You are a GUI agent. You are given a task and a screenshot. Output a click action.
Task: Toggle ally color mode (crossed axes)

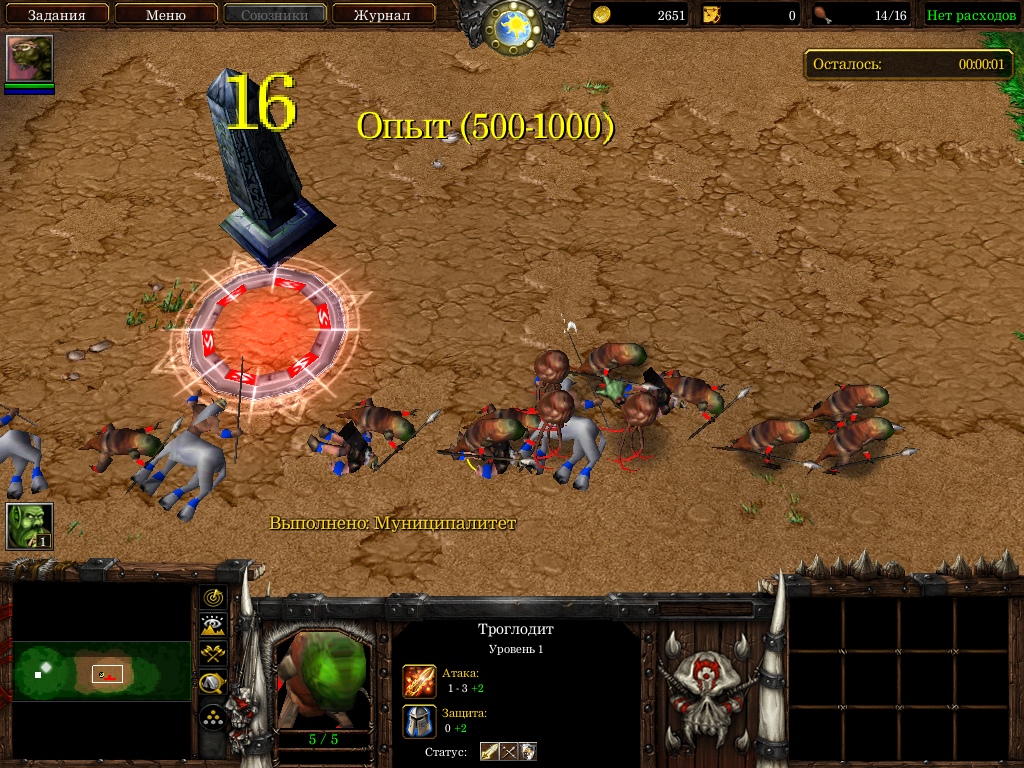(212, 655)
